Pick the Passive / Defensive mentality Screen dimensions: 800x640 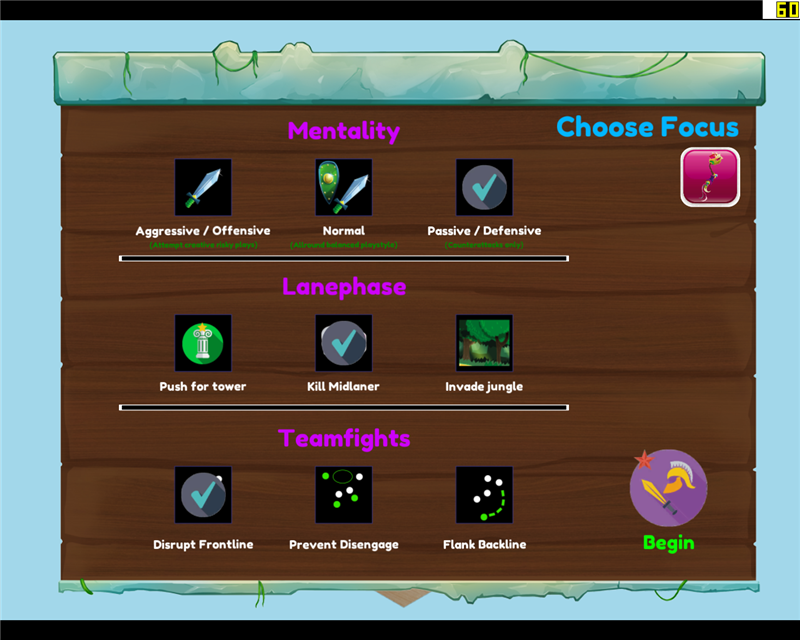pyautogui.click(x=484, y=187)
